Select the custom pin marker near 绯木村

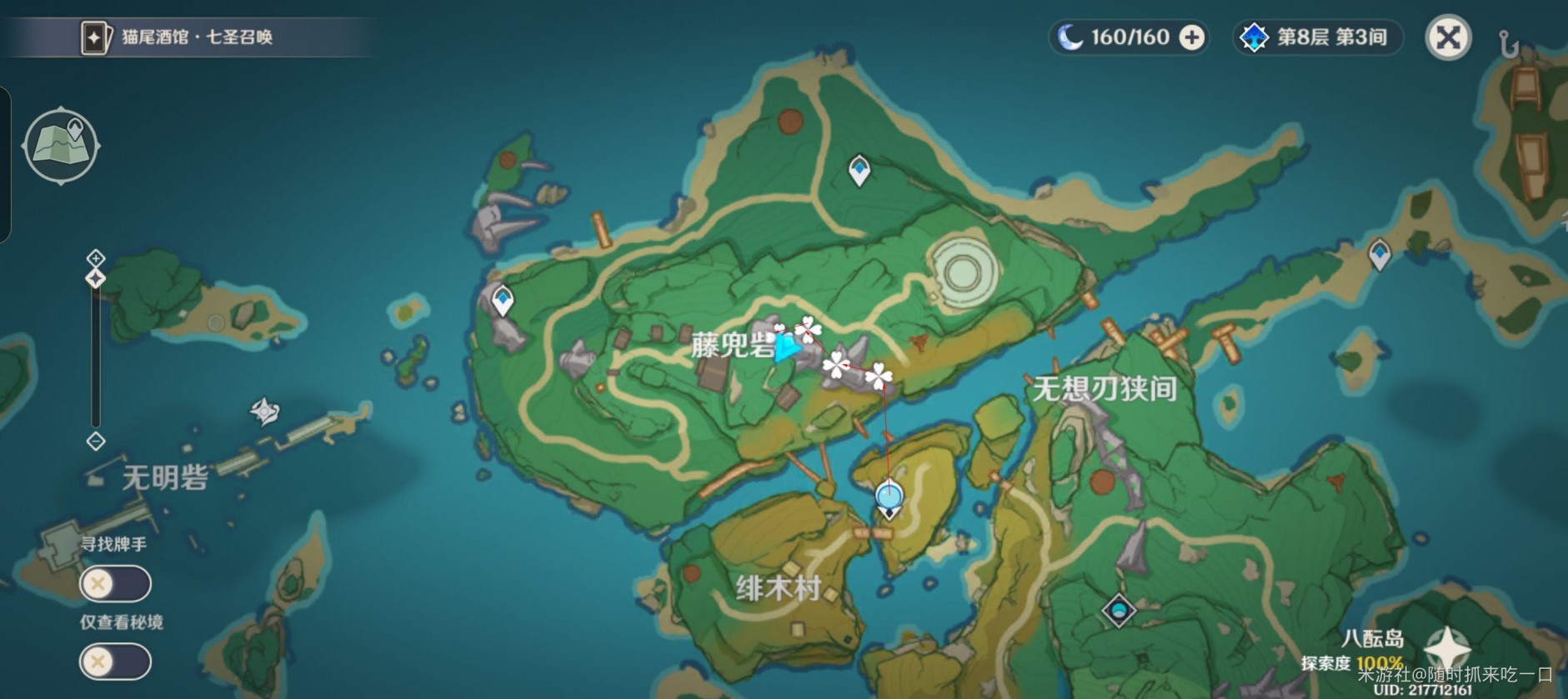888,496
